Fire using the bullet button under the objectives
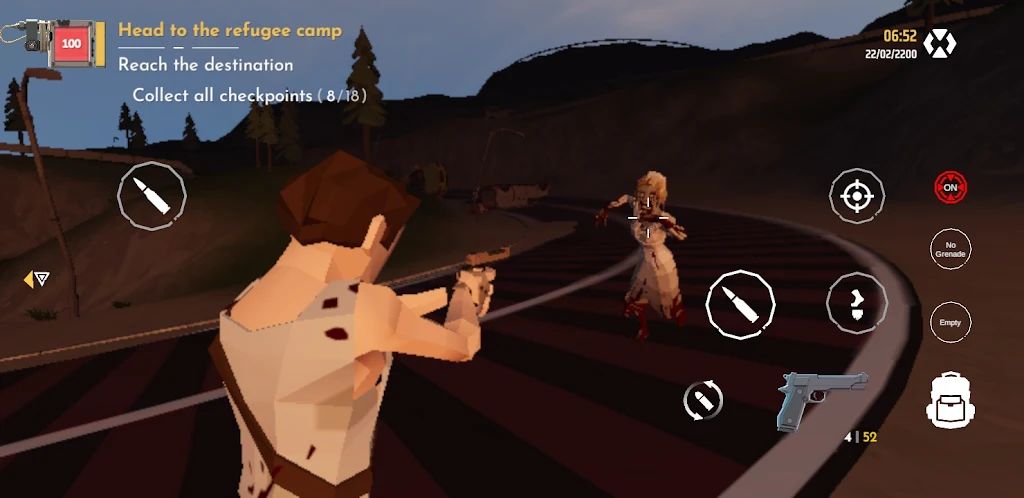This screenshot has height=498, width=1024. tap(152, 196)
